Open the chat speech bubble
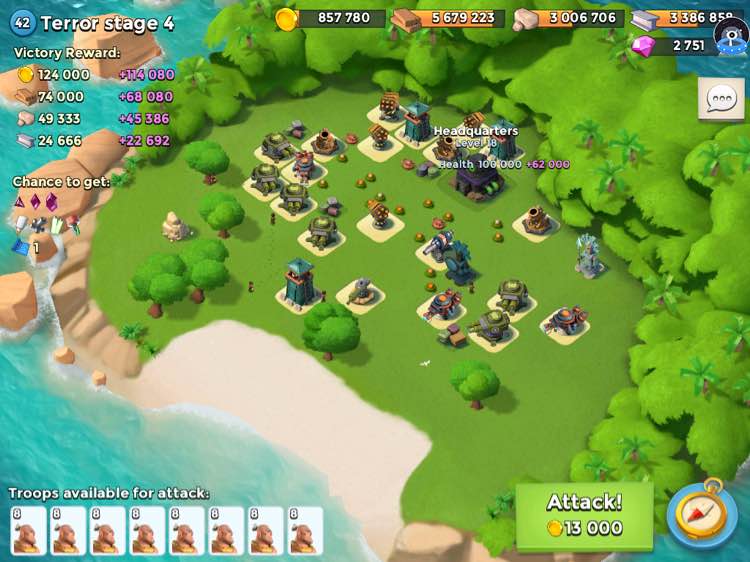This screenshot has height=562, width=750. coord(720,99)
